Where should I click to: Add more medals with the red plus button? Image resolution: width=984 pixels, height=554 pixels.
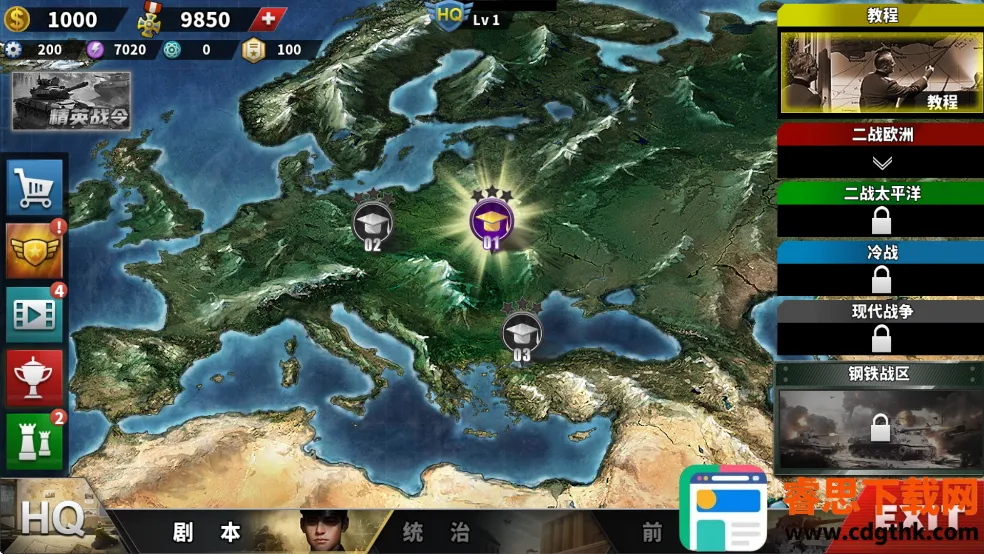(267, 19)
